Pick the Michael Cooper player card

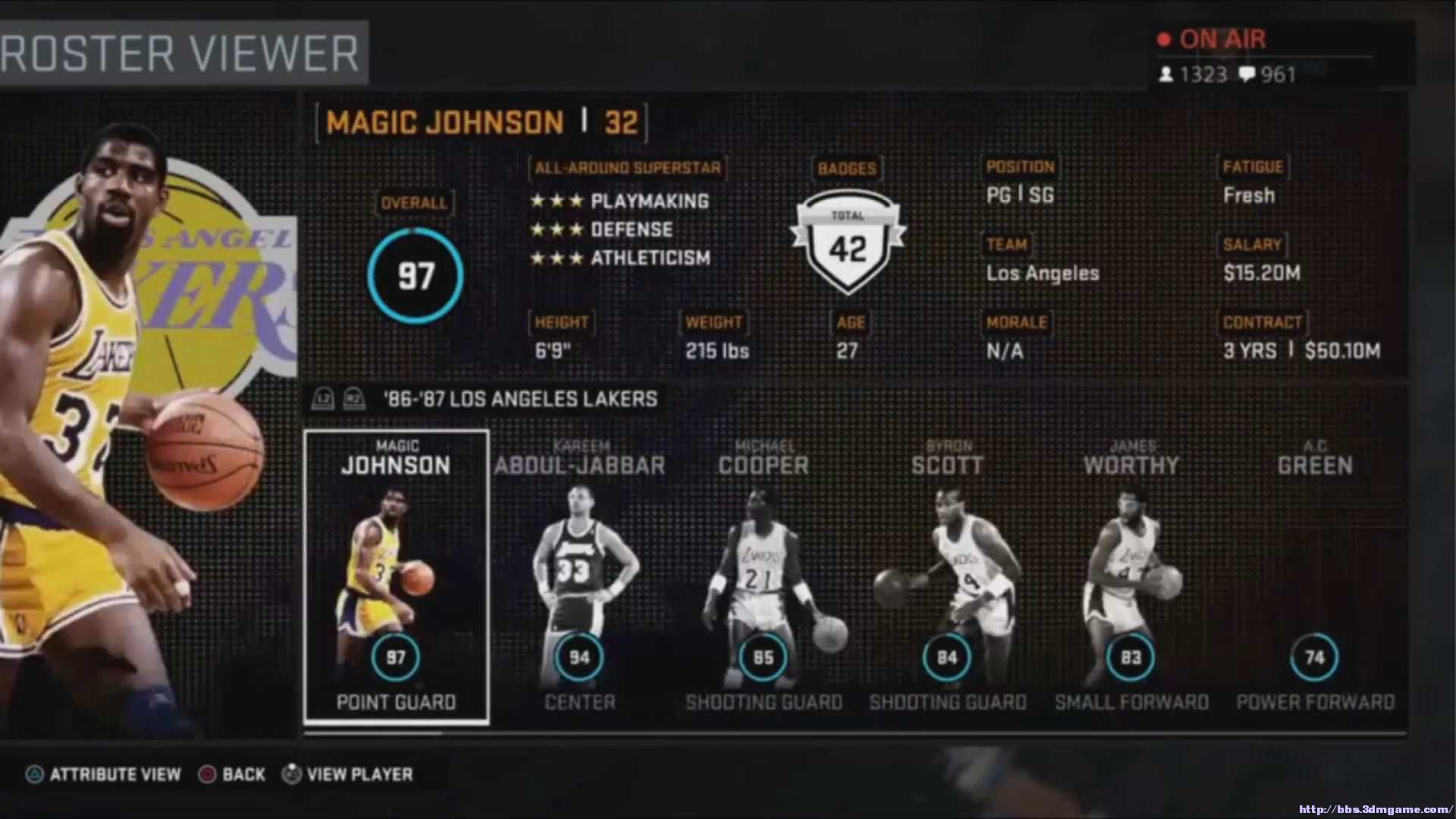tap(763, 576)
